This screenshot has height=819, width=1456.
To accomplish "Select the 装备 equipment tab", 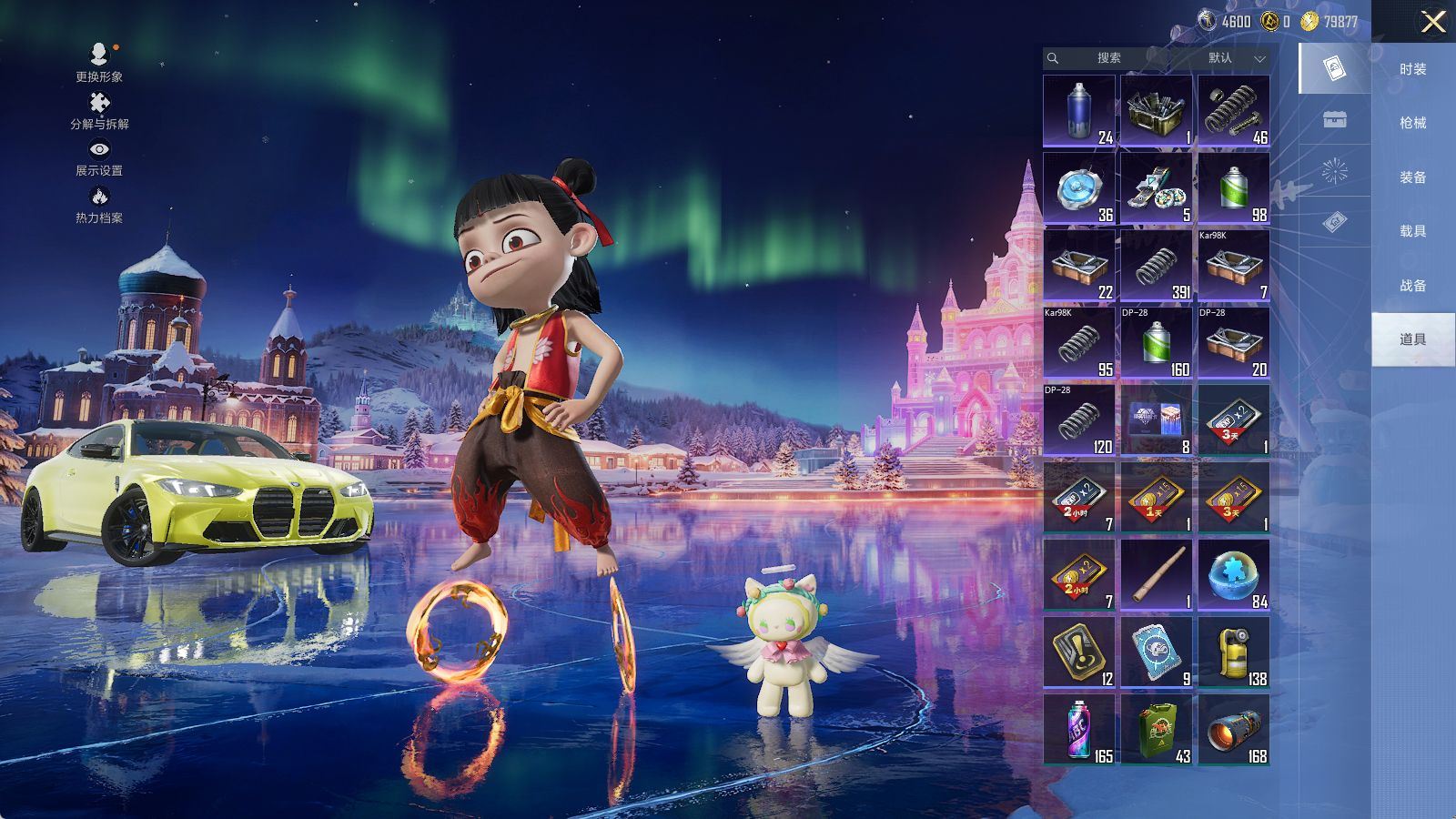I will tap(1412, 177).
